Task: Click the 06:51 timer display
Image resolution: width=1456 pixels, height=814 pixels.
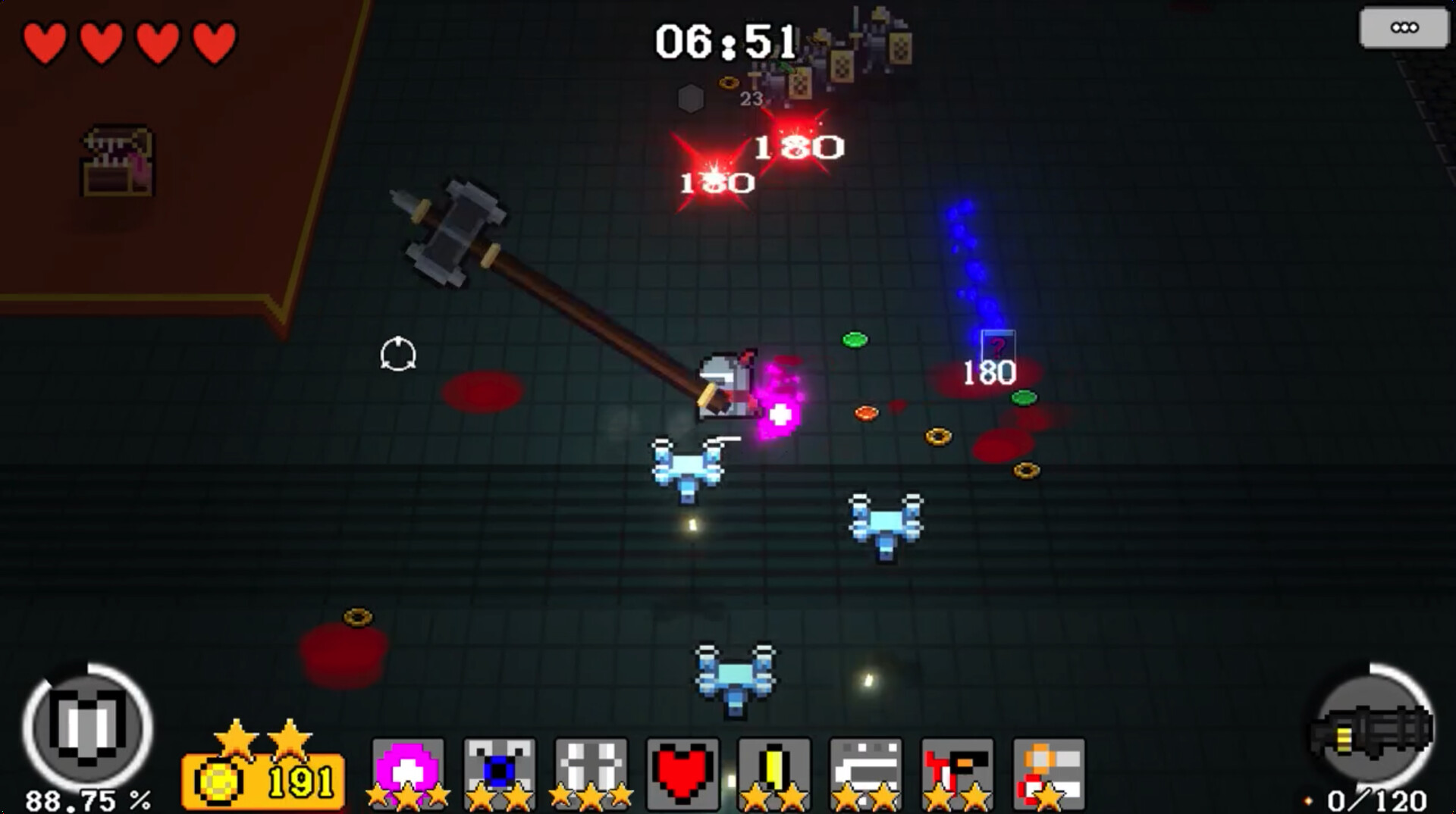Action: 724,42
